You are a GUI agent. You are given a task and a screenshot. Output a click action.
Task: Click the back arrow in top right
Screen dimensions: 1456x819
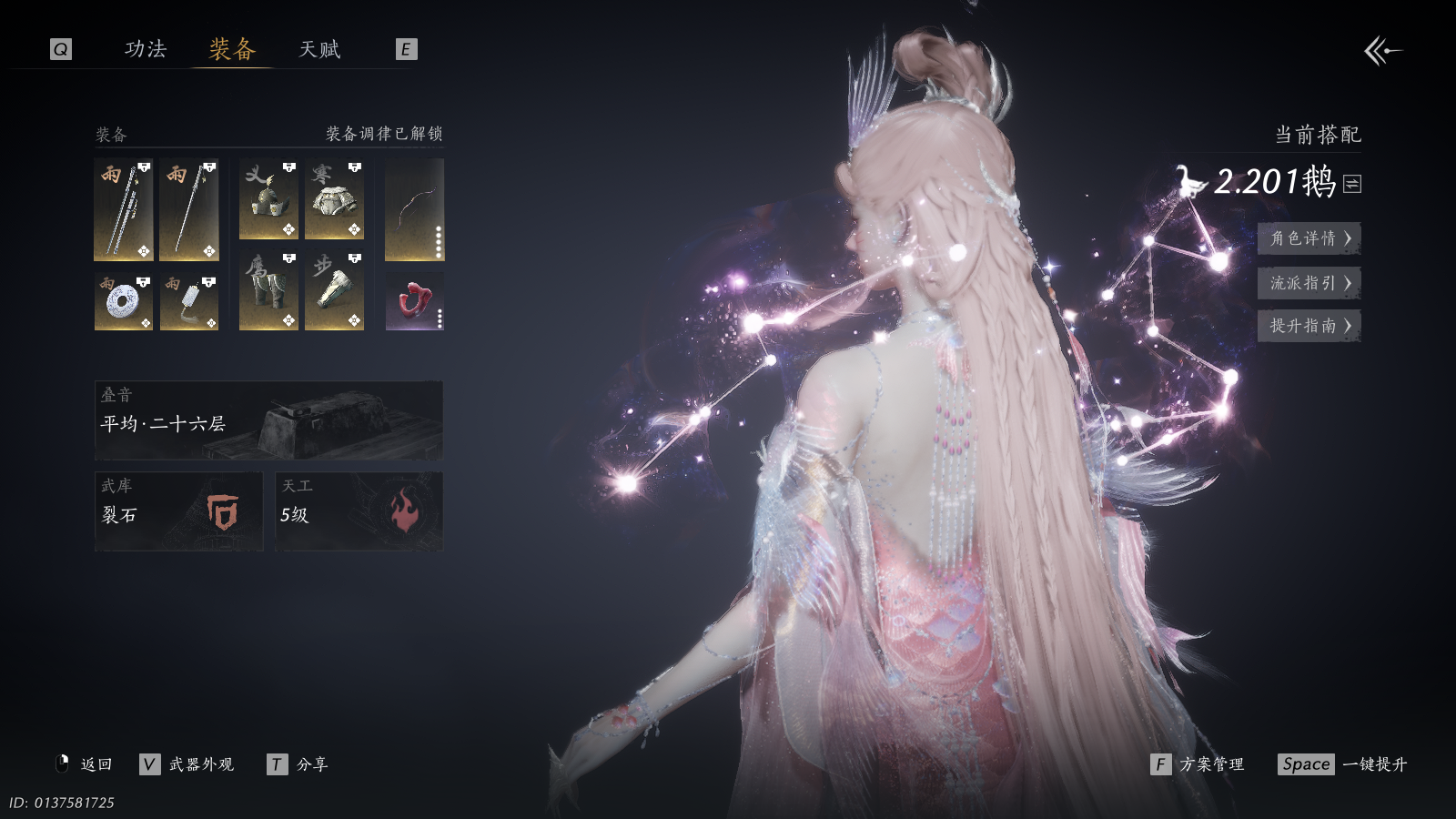tap(1382, 51)
